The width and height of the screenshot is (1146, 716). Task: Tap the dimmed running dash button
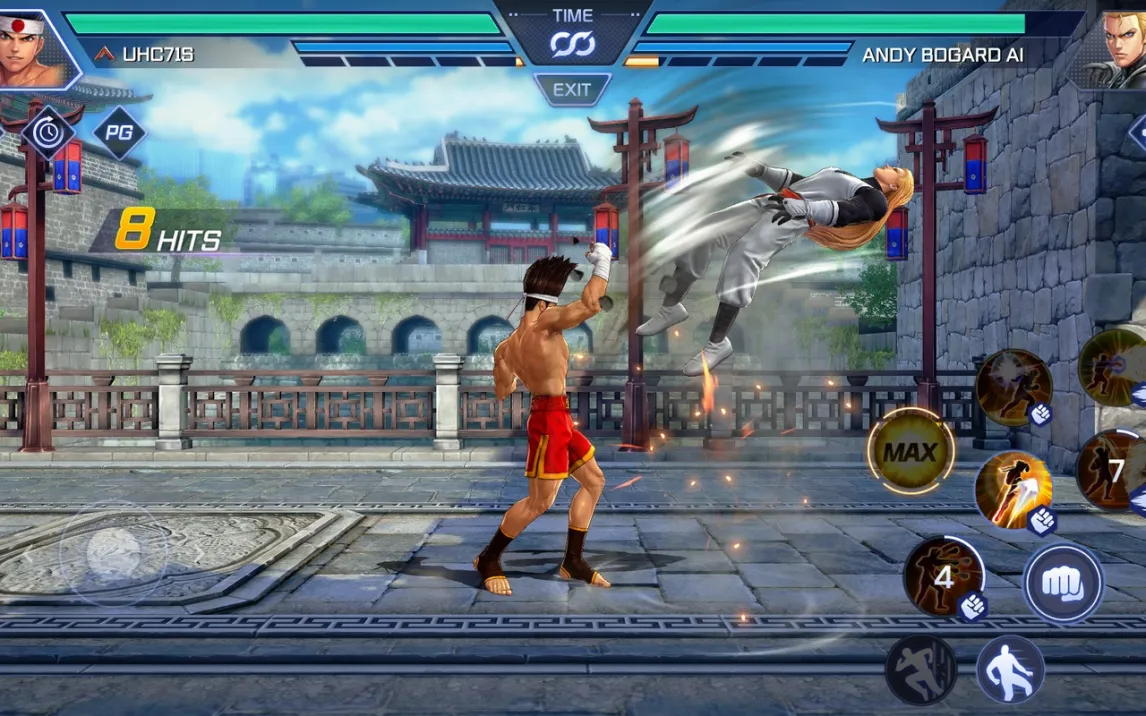tap(921, 669)
